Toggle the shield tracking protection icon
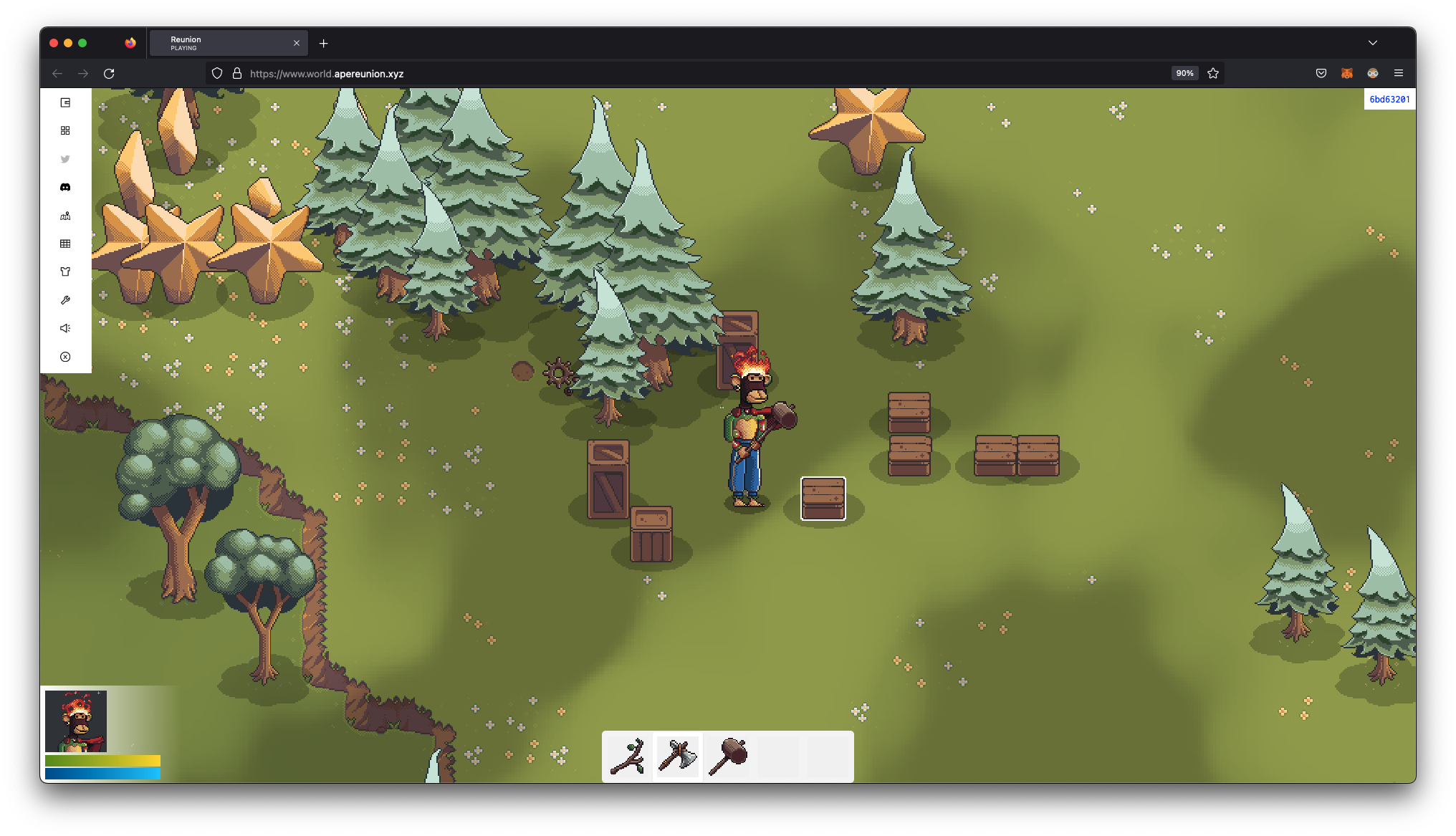Viewport: 1456px width, 836px height. tap(216, 72)
